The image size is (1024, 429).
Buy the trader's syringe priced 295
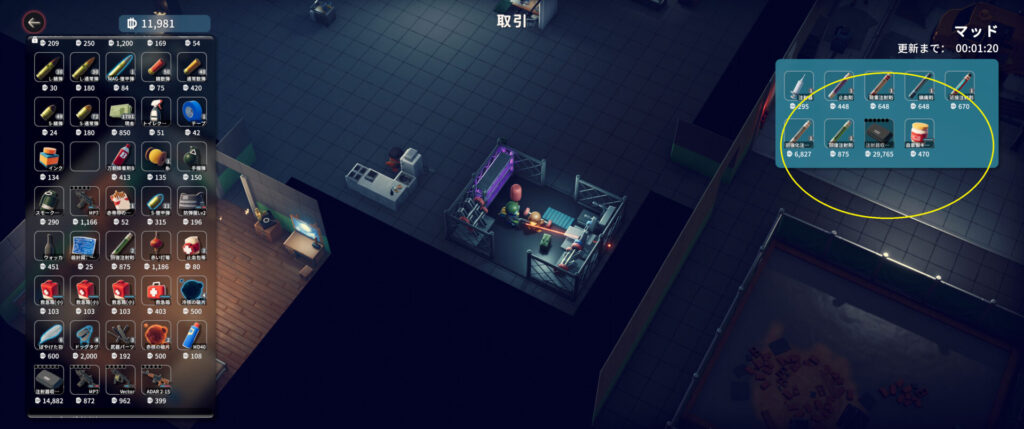[799, 87]
